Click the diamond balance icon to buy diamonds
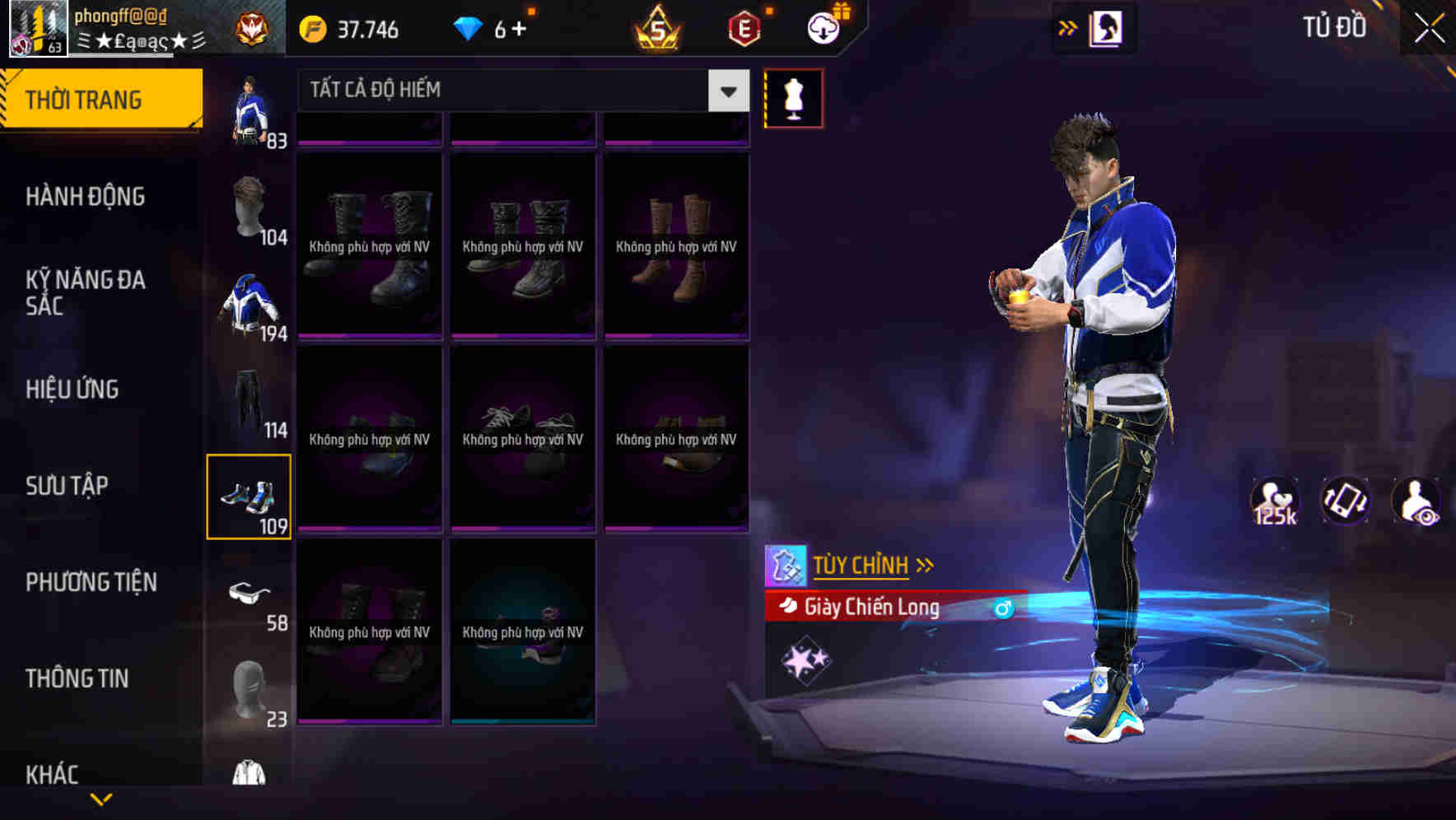Viewport: 1456px width, 820px height. click(x=469, y=30)
